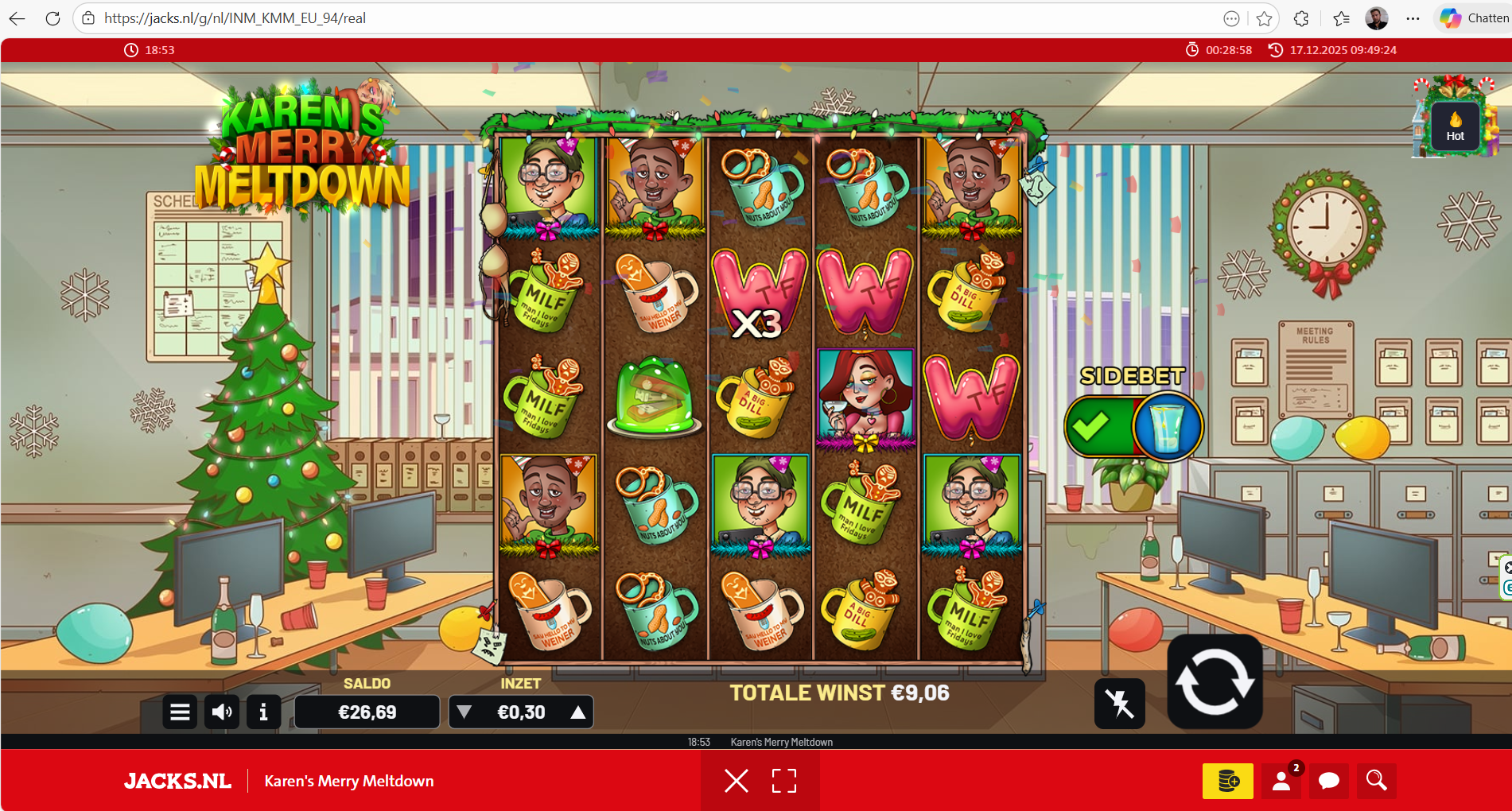Toggle the Sidebet switch

pyautogui.click(x=1133, y=427)
